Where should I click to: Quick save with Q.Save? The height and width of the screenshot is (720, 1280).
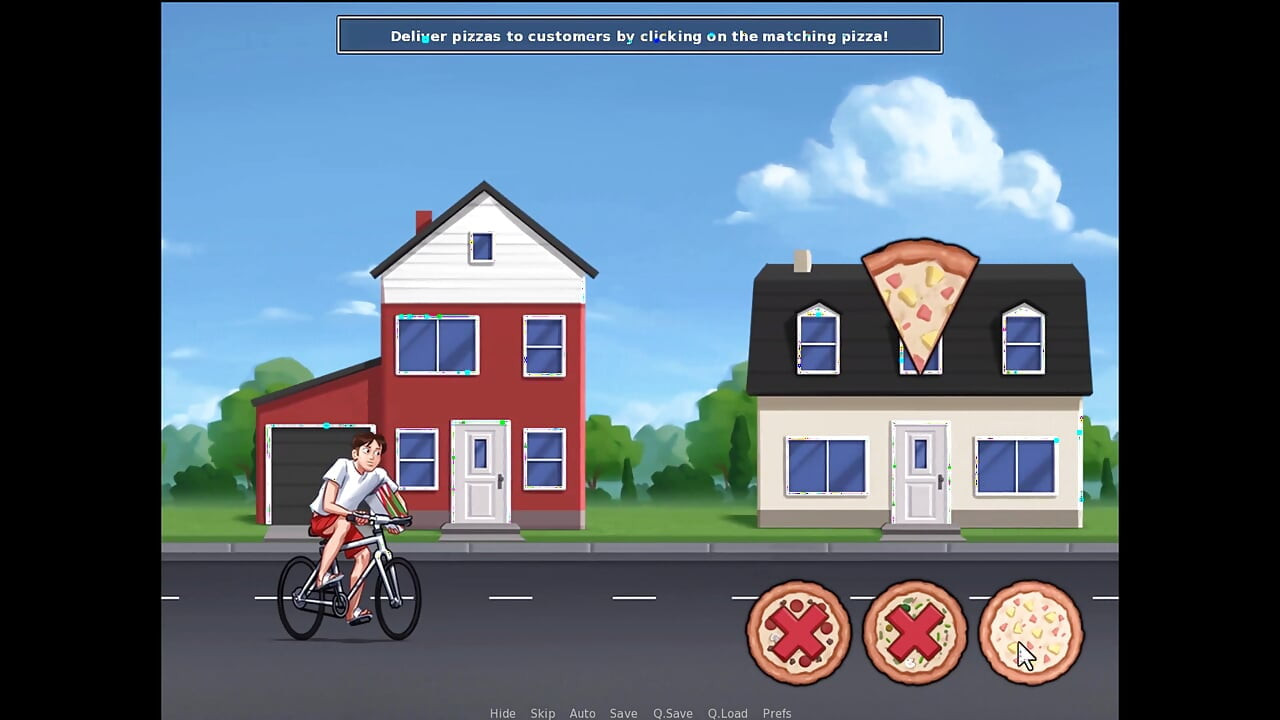(673, 713)
